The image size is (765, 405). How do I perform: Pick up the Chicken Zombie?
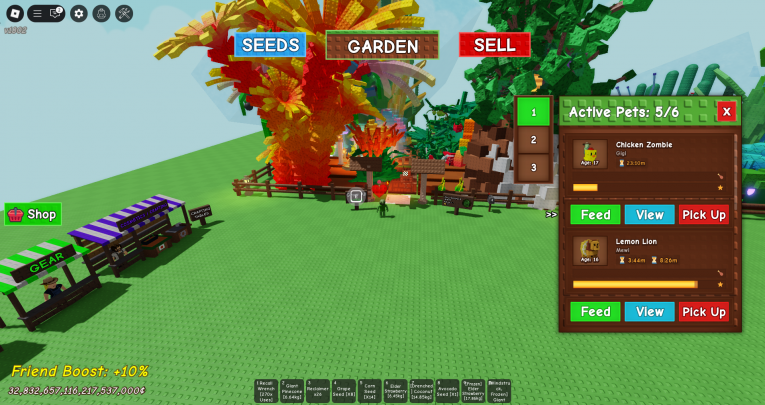point(704,214)
